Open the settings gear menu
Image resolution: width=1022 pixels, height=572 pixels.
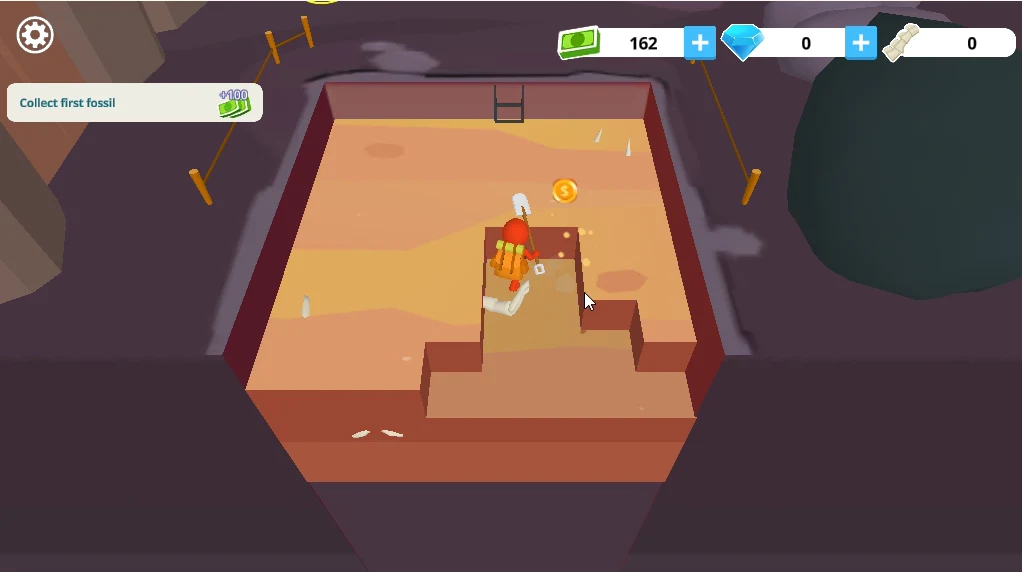coord(35,35)
